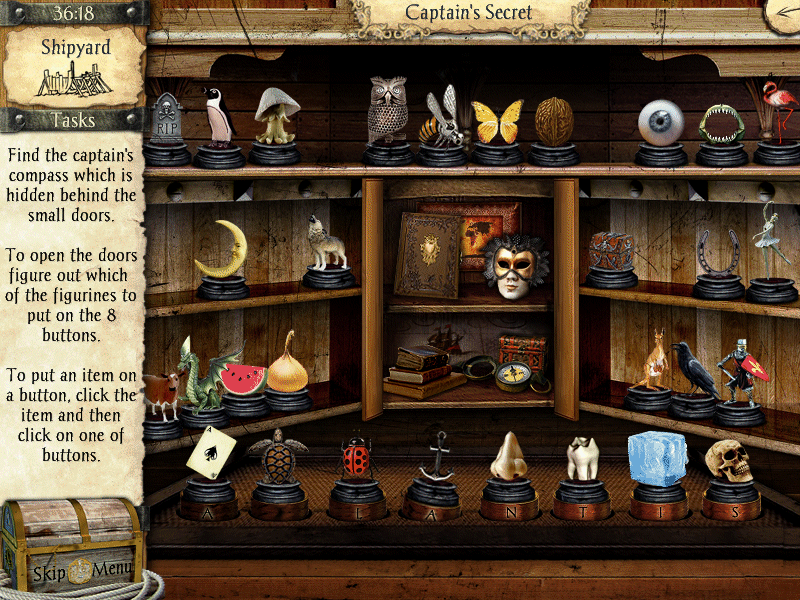Pick up the crescent moon figurine
Screen dimensions: 800x600
(x=221, y=250)
